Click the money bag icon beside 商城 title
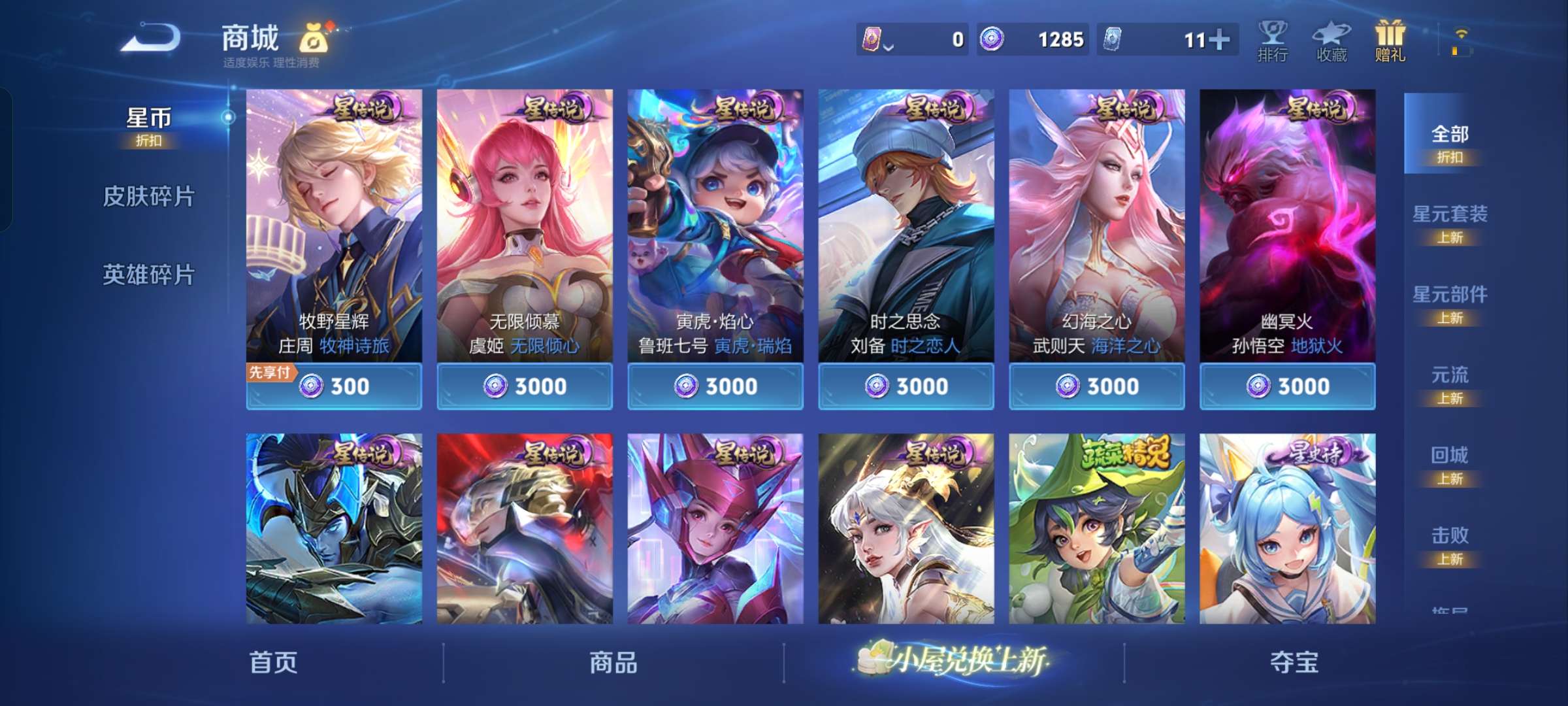Screen dimensions: 1568x706 315,38
